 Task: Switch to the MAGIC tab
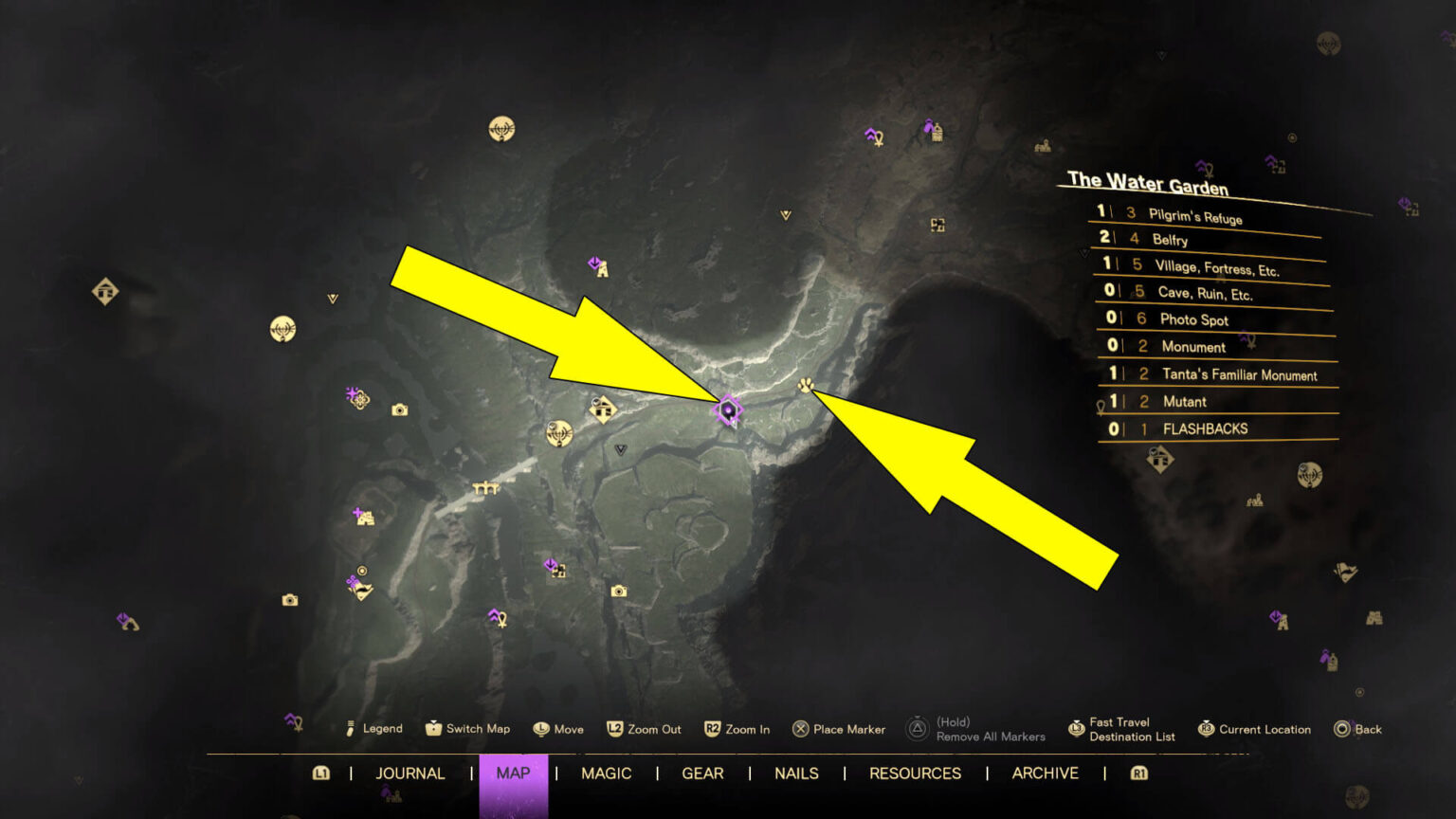tap(608, 773)
